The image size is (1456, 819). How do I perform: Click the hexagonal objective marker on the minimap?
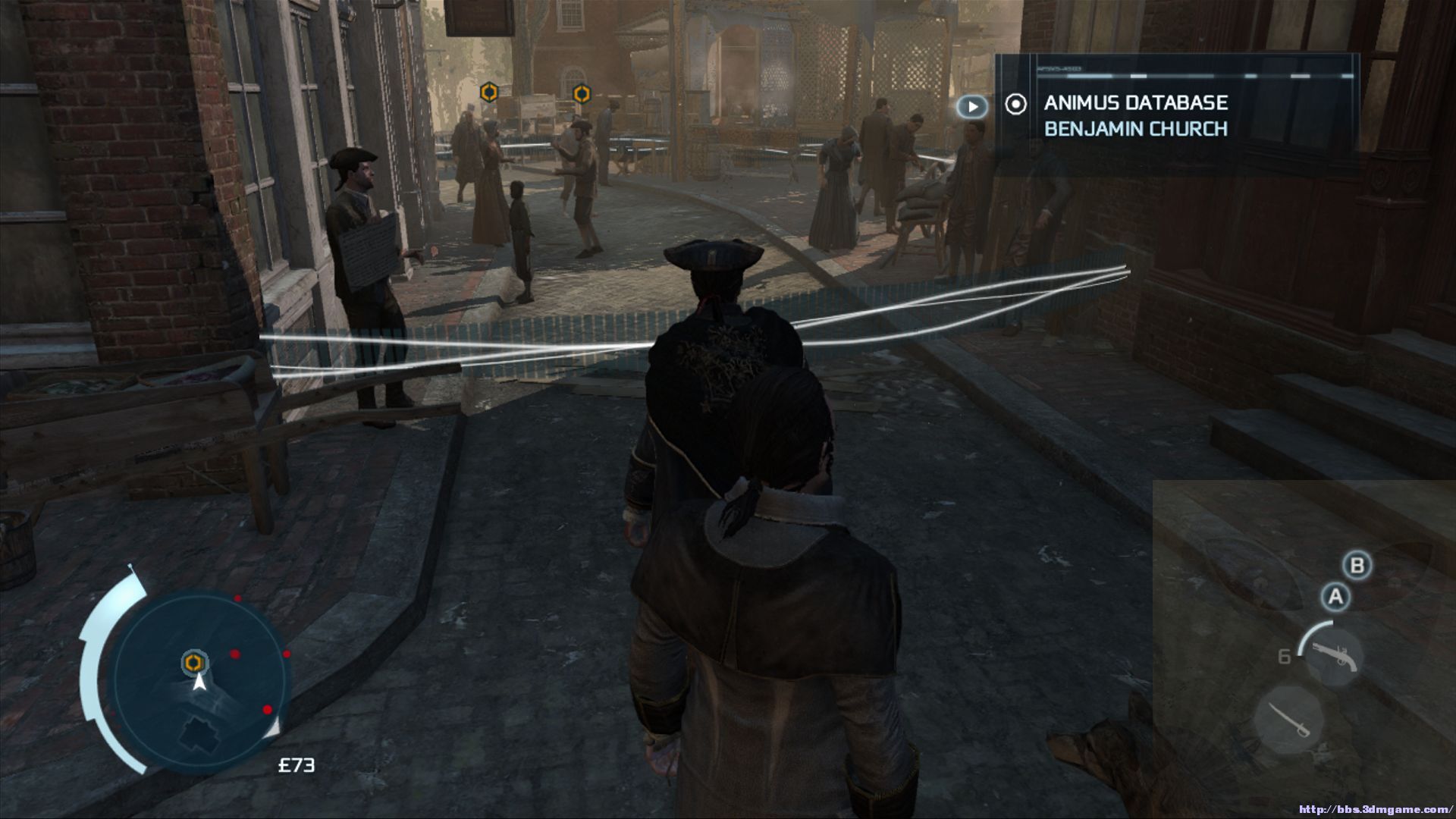point(194,663)
